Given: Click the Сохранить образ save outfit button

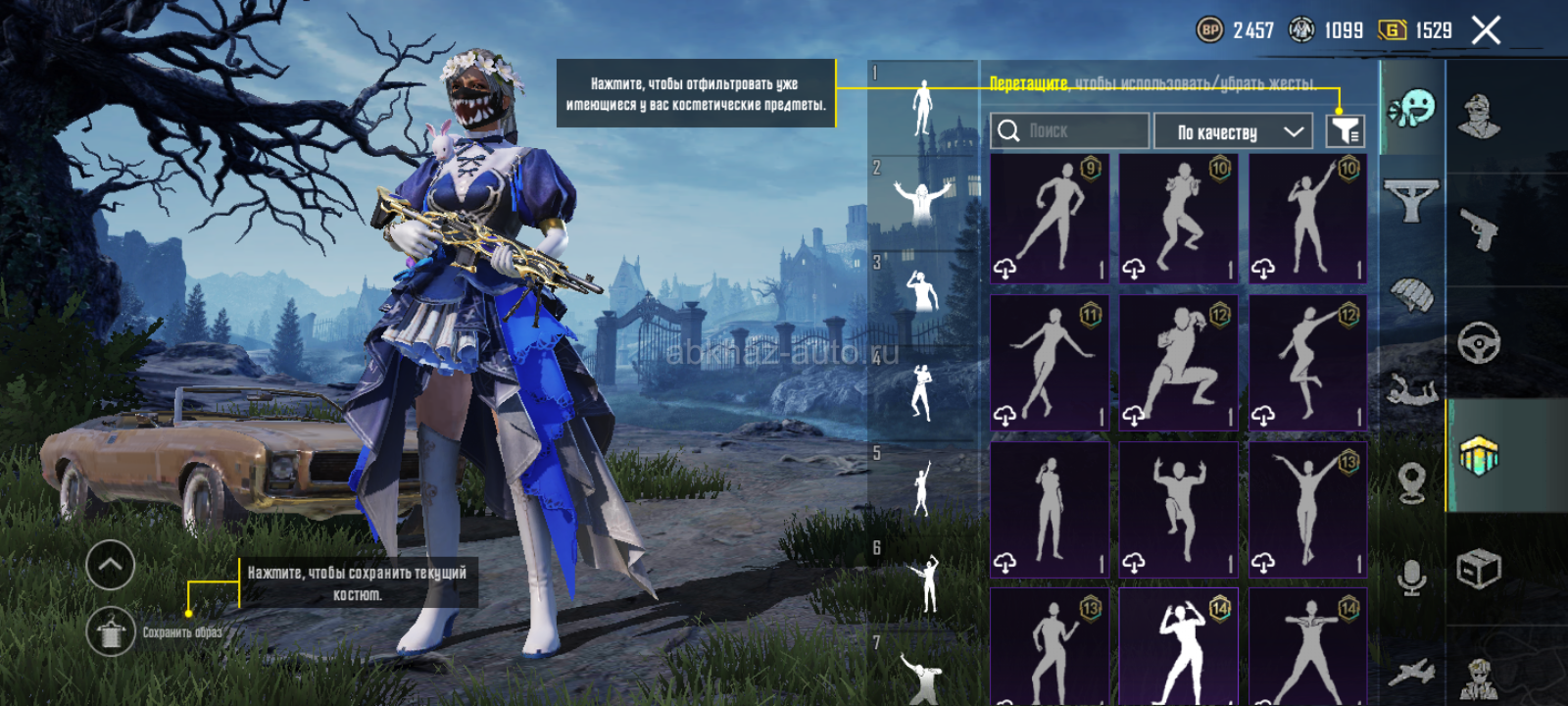Looking at the screenshot, I should pyautogui.click(x=111, y=632).
